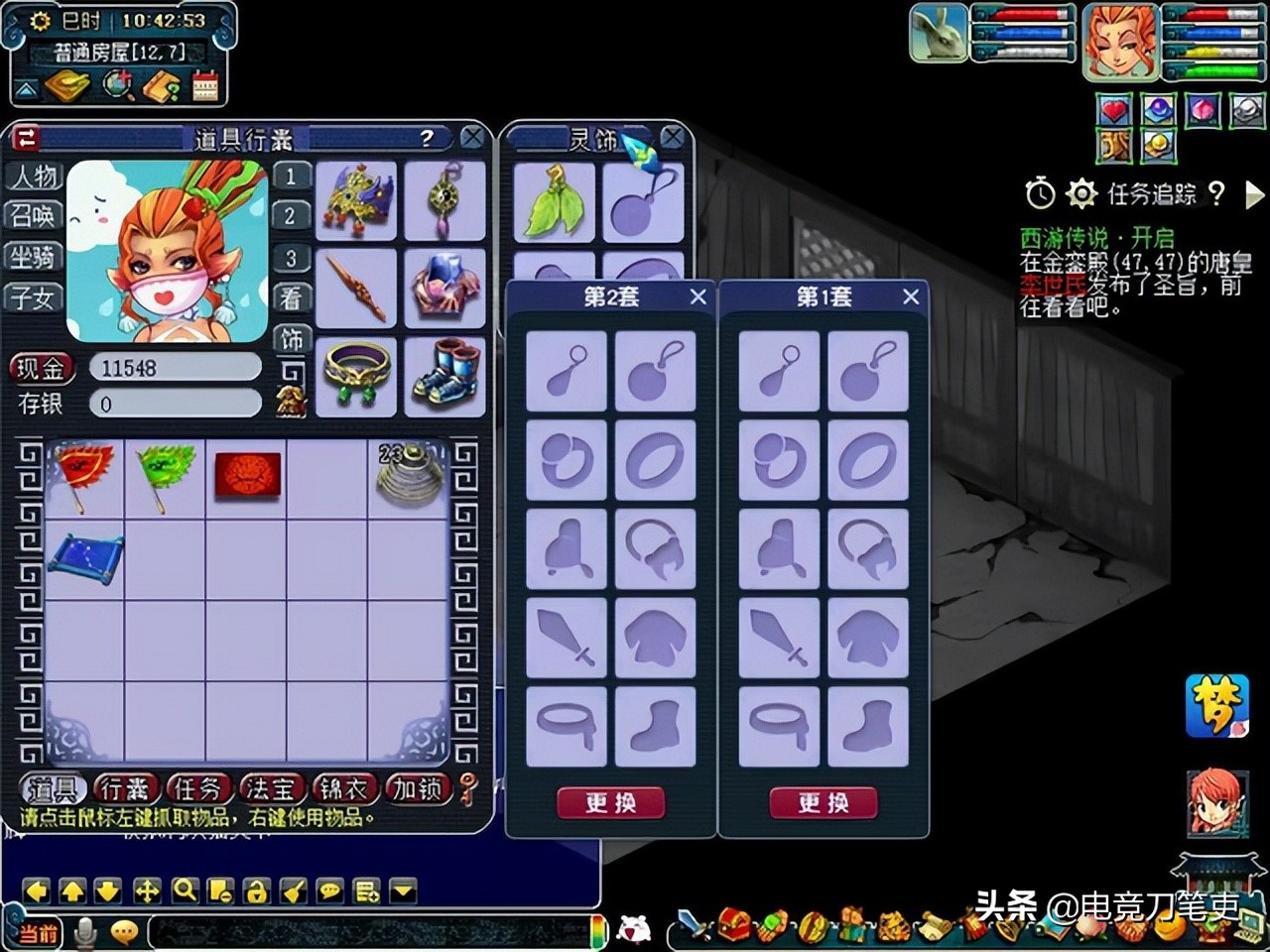Image resolution: width=1270 pixels, height=952 pixels.
Task: Show the 法宝 treasure tab
Action: [271, 789]
